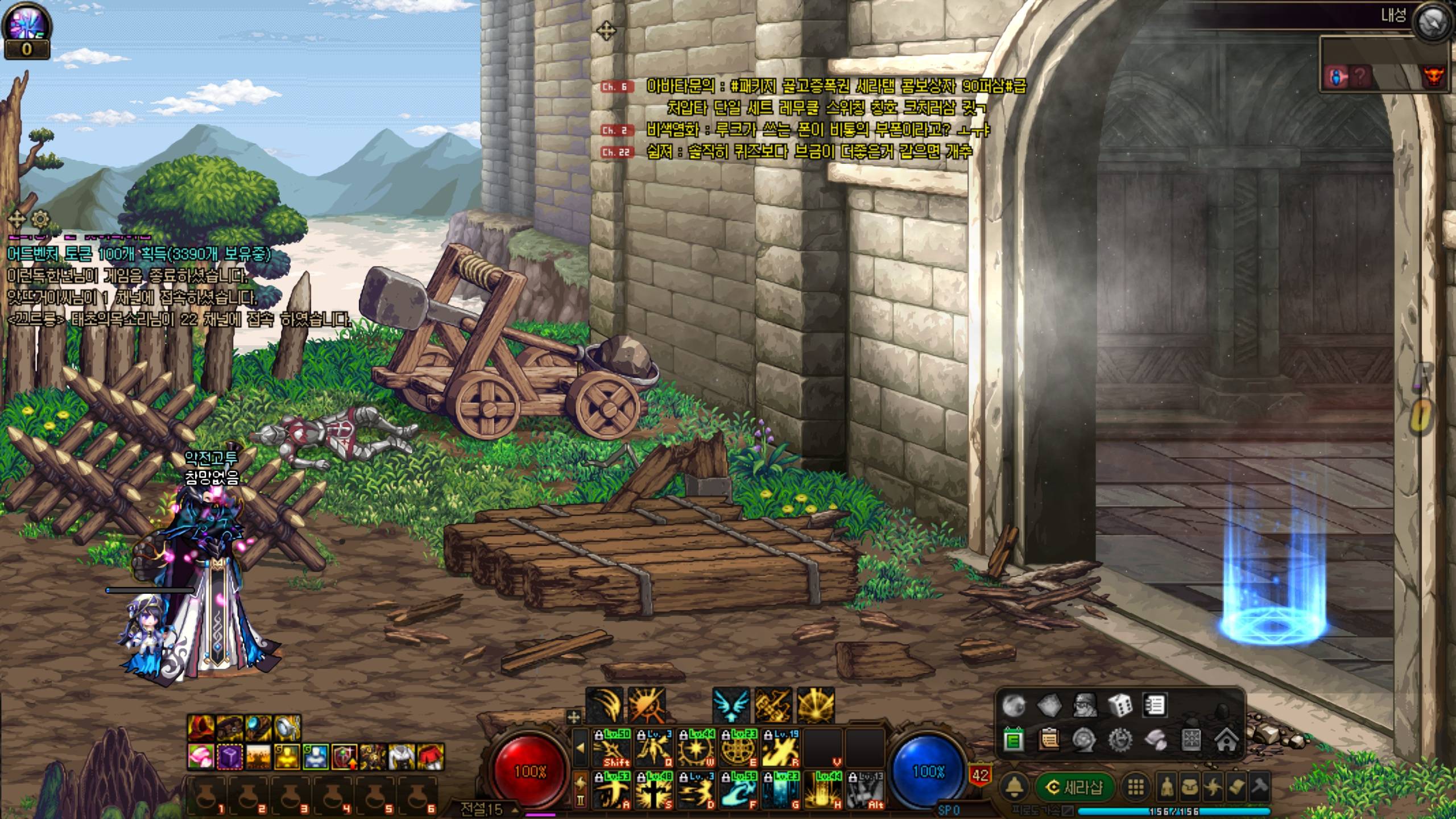This screenshot has width=1456, height=819.
Task: Open the nine-dot grid menu
Action: [x=1135, y=787]
